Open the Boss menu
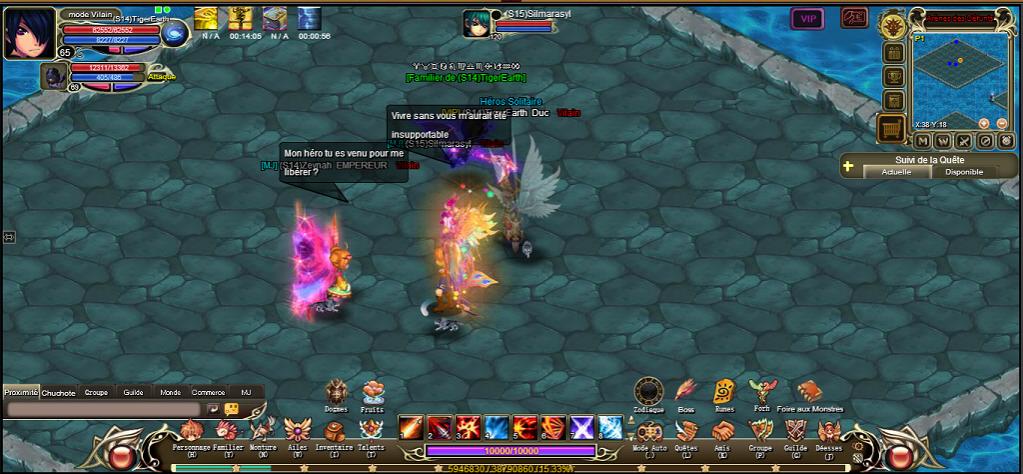This screenshot has height=474, width=1023. pos(686,391)
